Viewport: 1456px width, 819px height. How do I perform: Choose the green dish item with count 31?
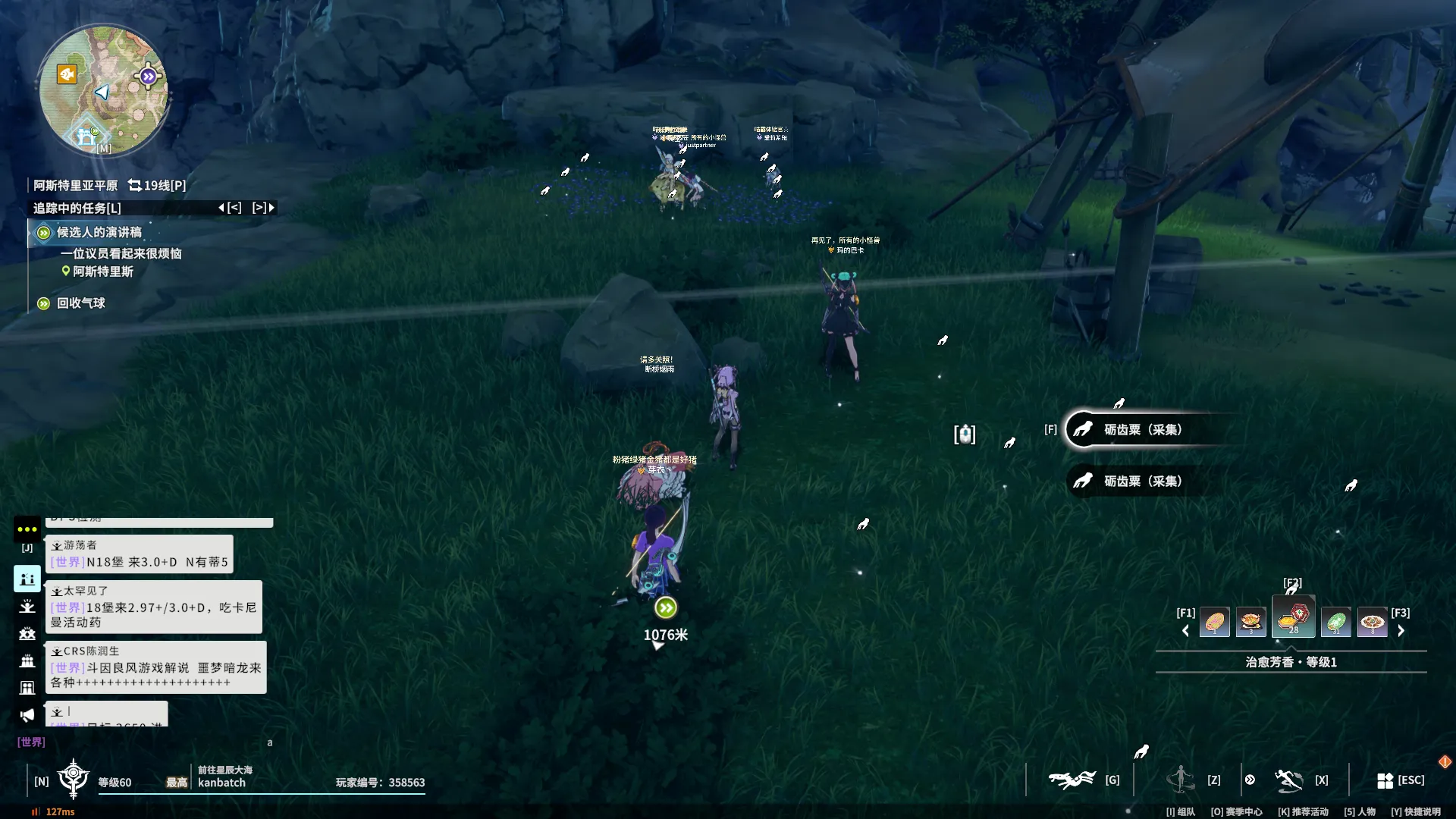coord(1335,623)
